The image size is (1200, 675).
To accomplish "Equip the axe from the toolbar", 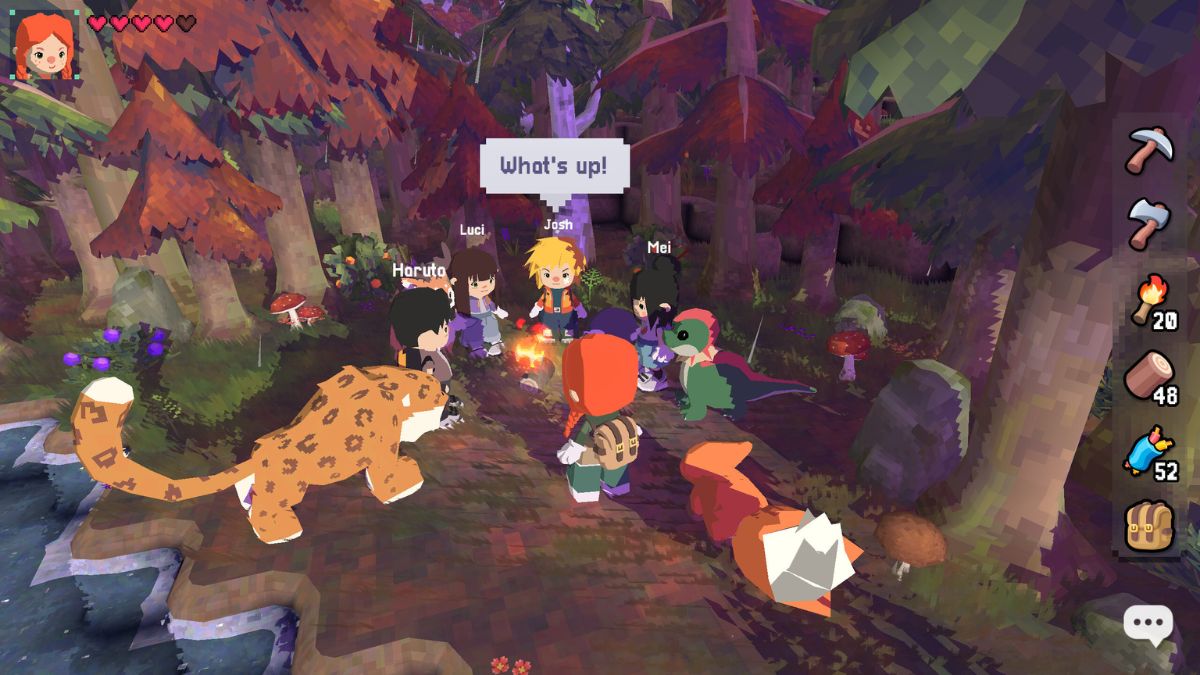I will pos(1150,222).
